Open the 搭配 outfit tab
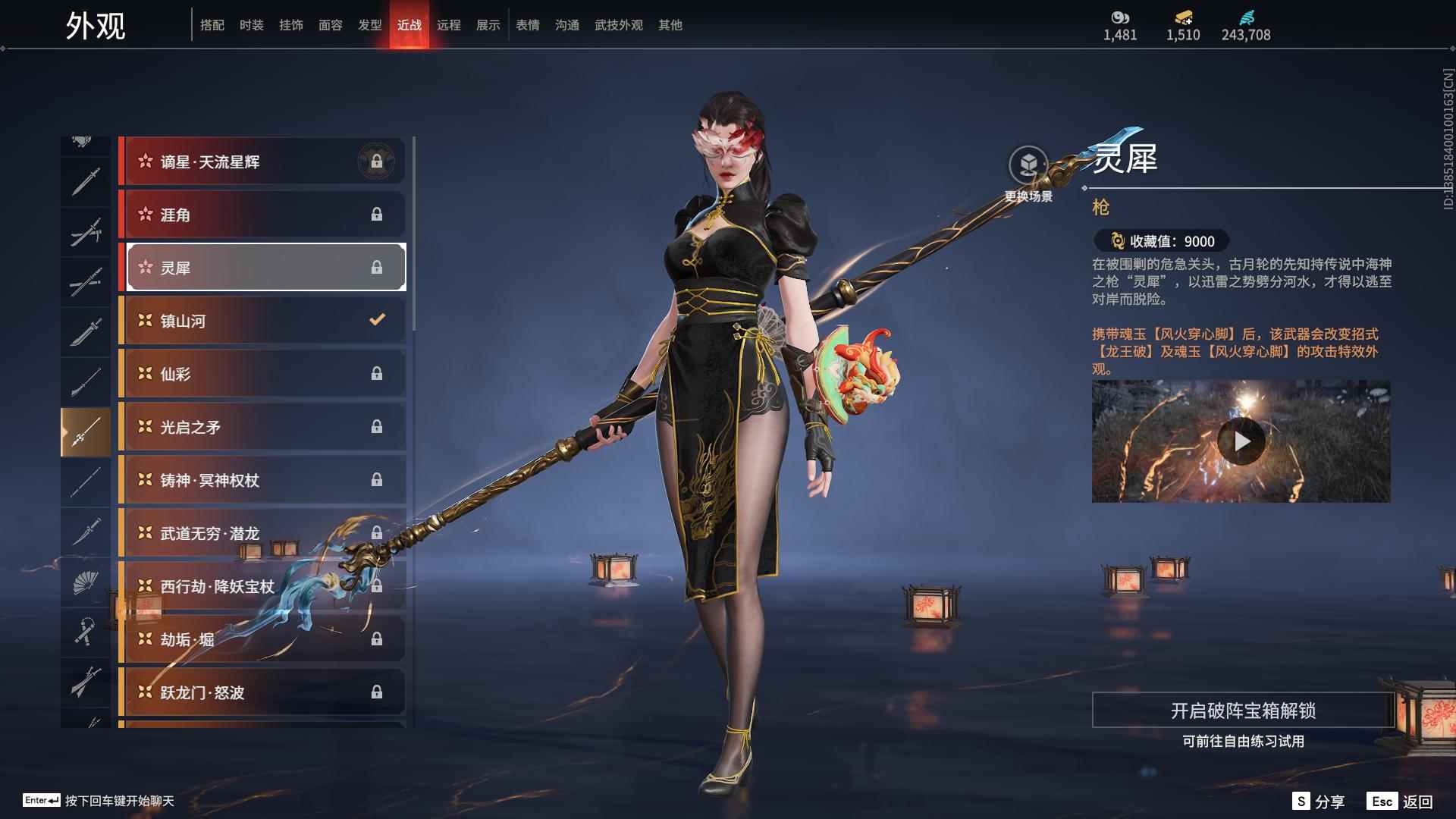Screen dimensions: 1456x819 point(212,25)
